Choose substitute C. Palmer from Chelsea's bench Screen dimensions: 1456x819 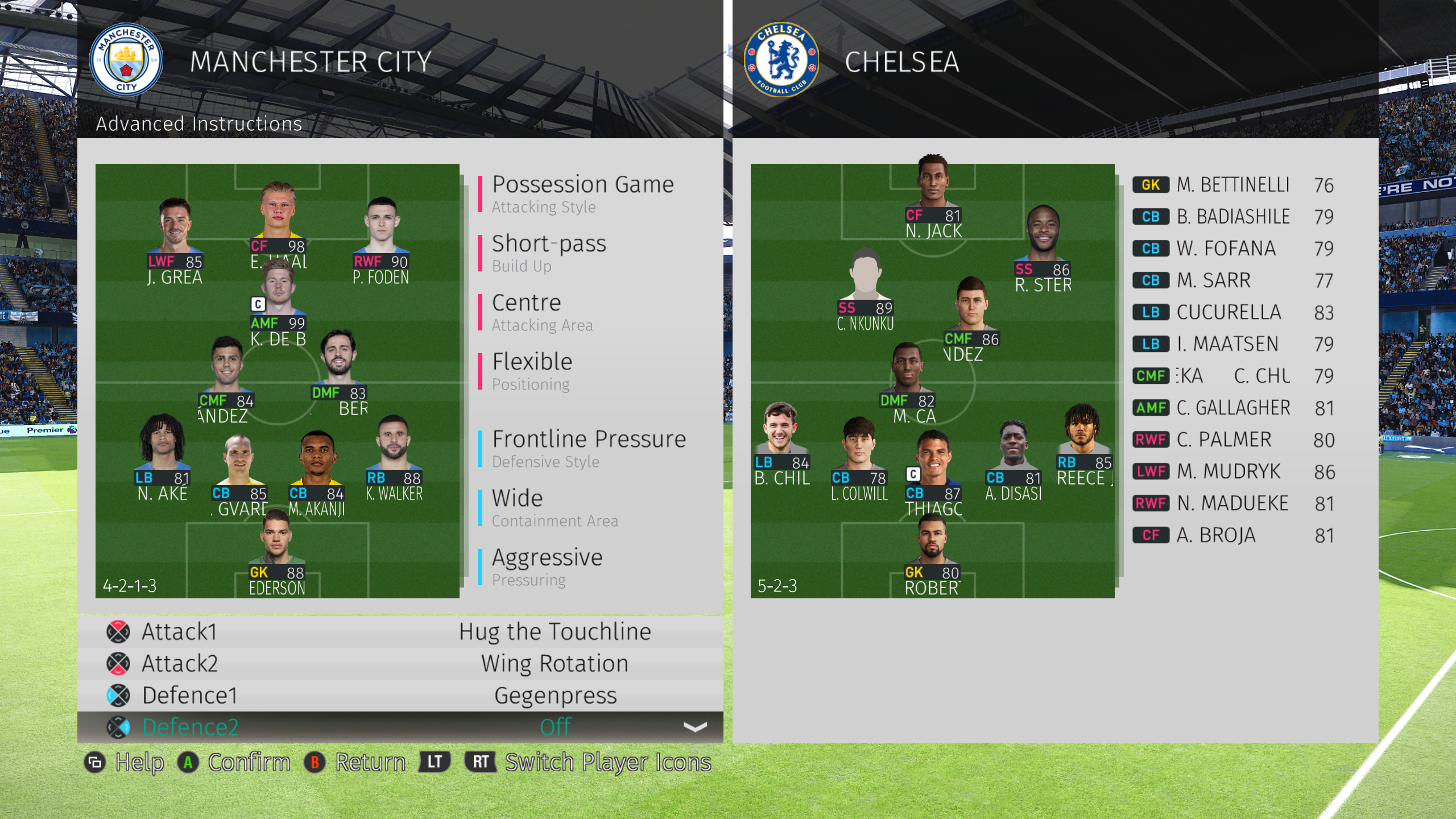1232,440
